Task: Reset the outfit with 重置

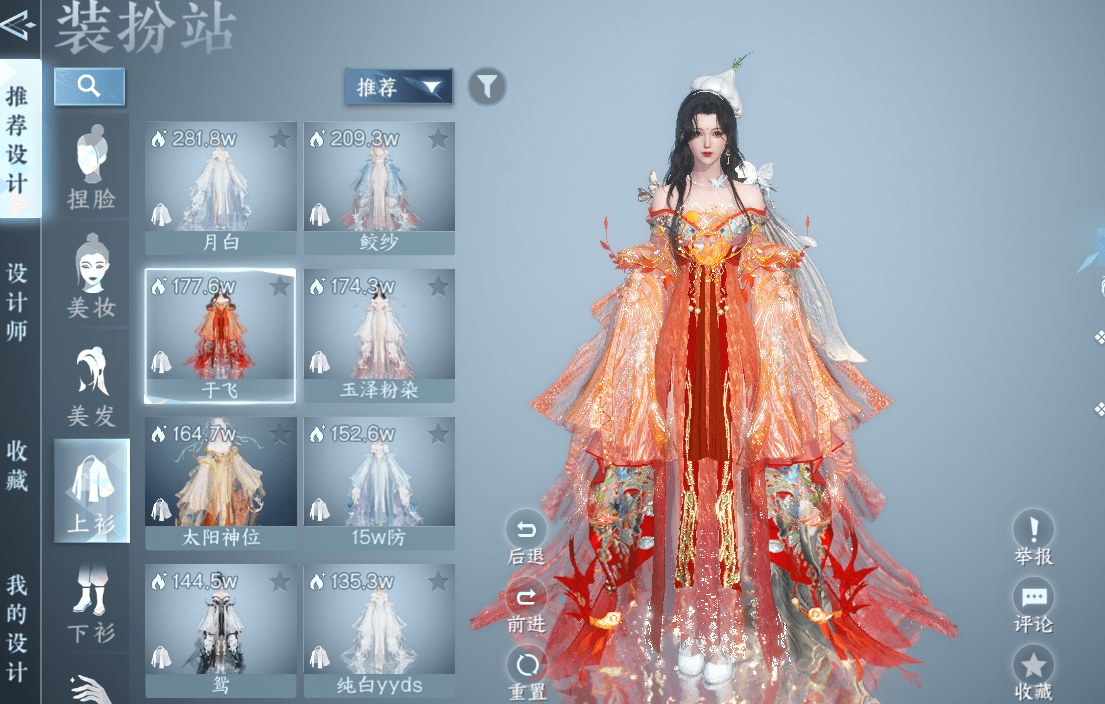Action: [526, 675]
